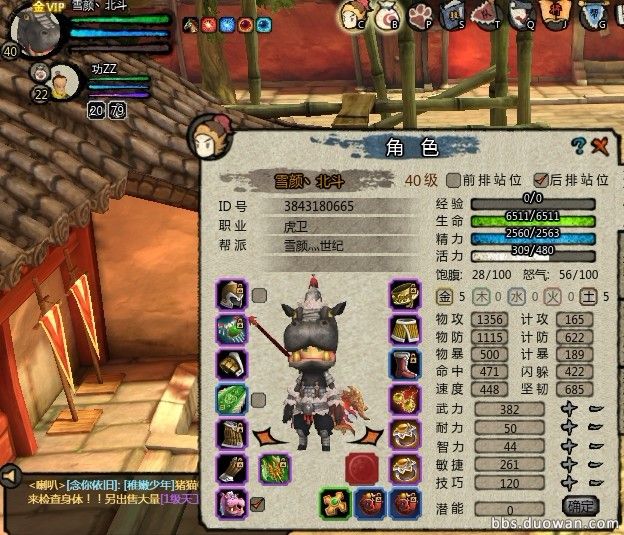The image size is (624, 535).
Task: Rotate character model right arrow
Action: tap(369, 437)
